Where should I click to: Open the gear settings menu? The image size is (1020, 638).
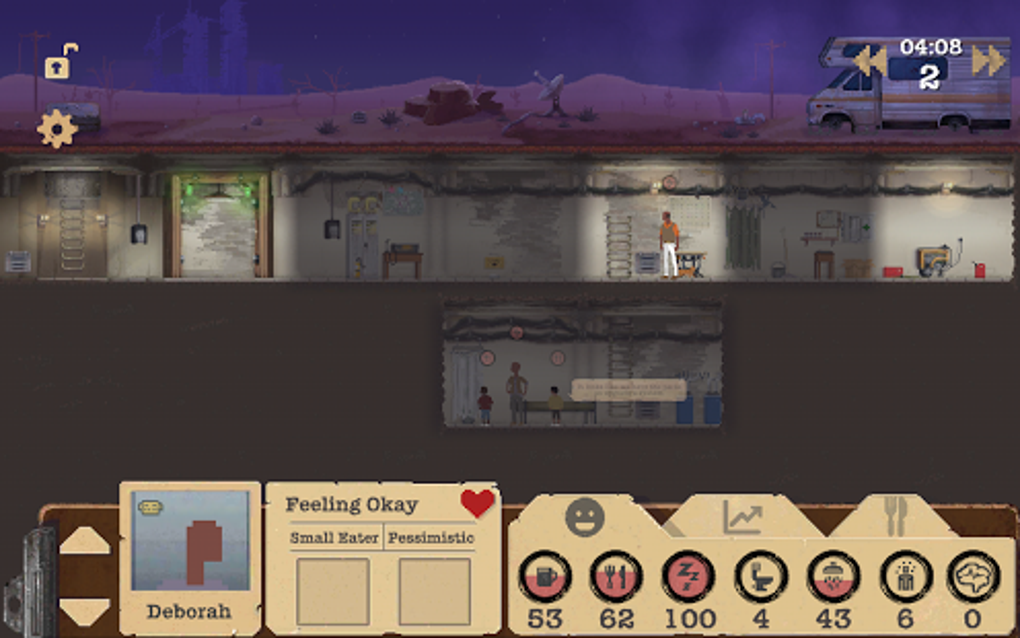pos(57,130)
